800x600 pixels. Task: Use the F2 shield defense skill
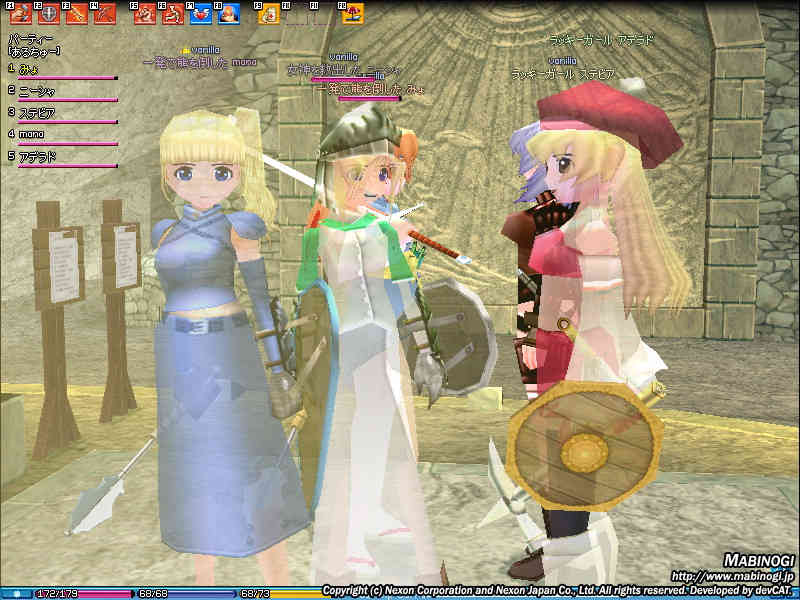pyautogui.click(x=48, y=14)
